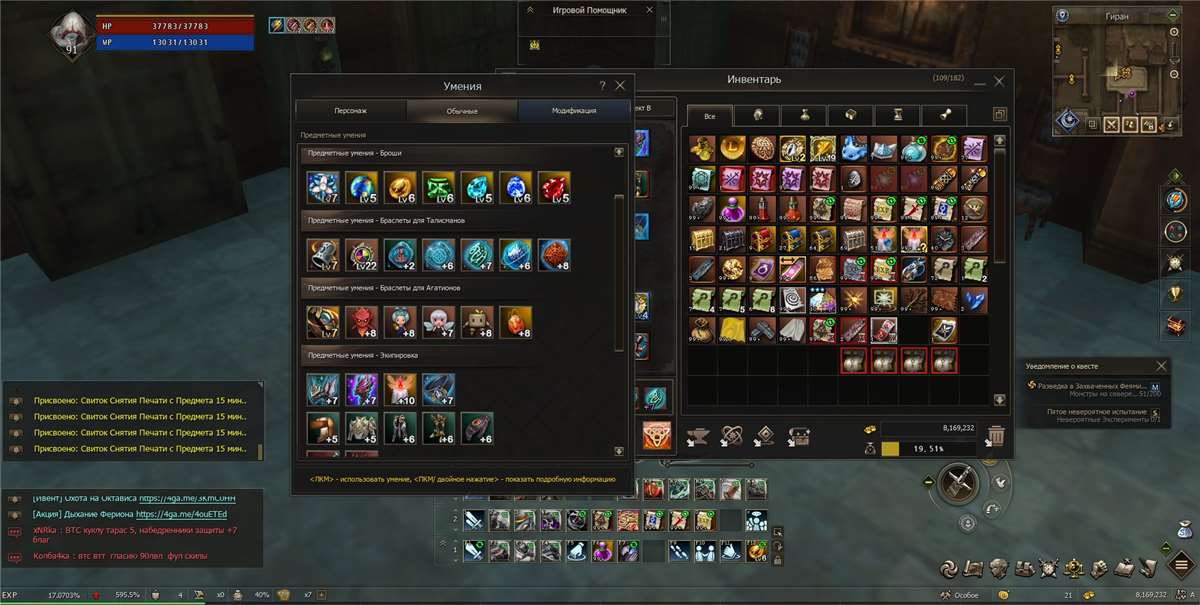Screen dimensions: 1200x605
Task: Open the helmet equipment inventory tab
Action: tap(758, 115)
